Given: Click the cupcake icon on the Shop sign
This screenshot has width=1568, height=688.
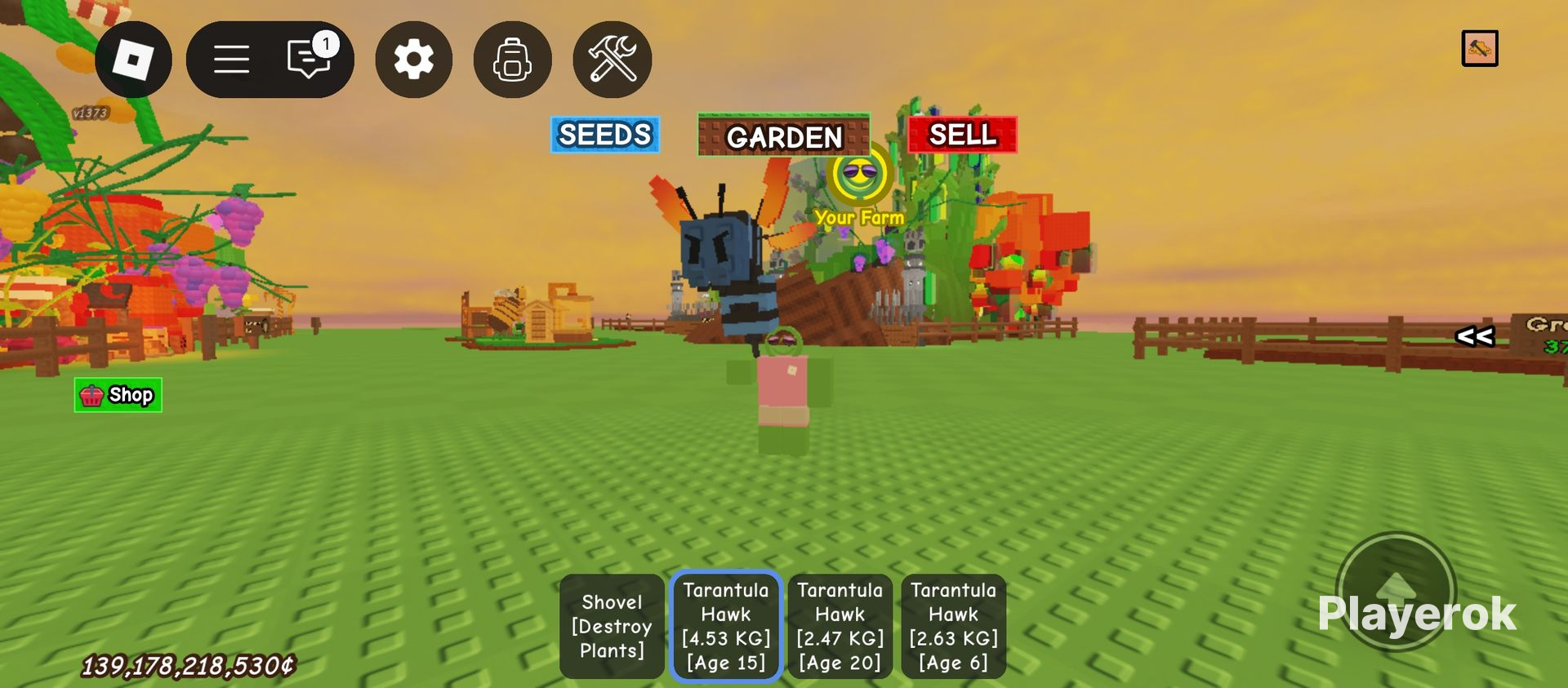Looking at the screenshot, I should (x=91, y=395).
